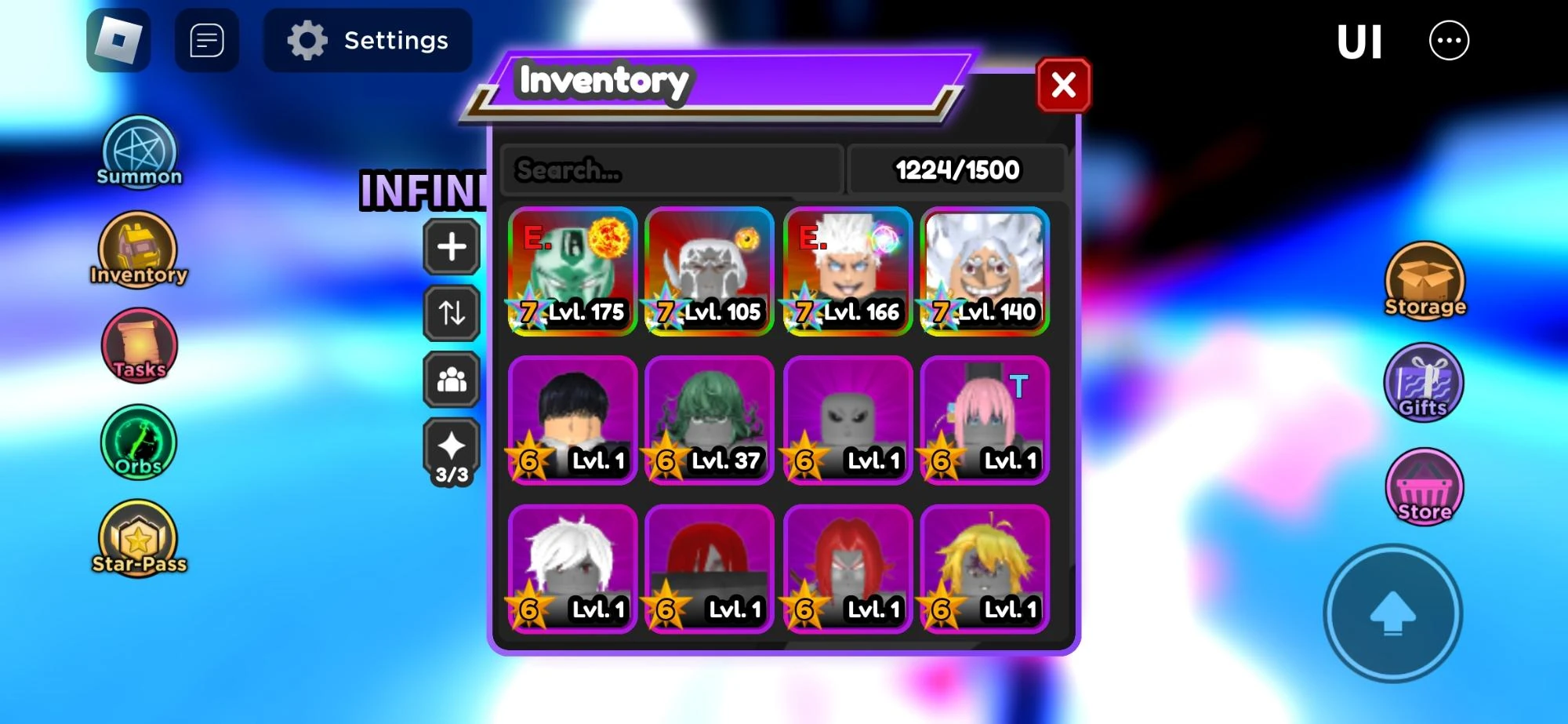Open the Settings gear menu

pyautogui.click(x=368, y=40)
